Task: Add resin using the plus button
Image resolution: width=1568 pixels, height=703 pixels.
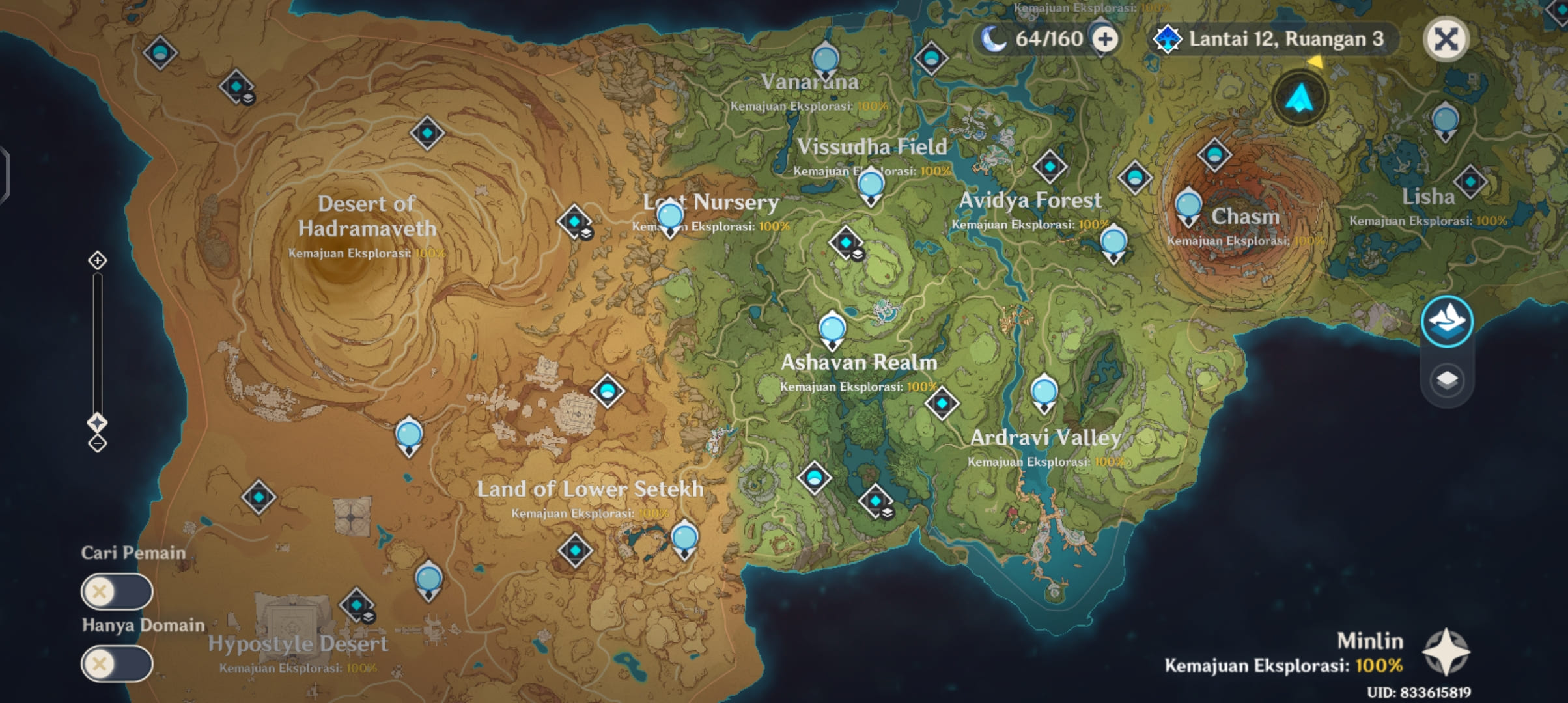Action: click(1105, 39)
